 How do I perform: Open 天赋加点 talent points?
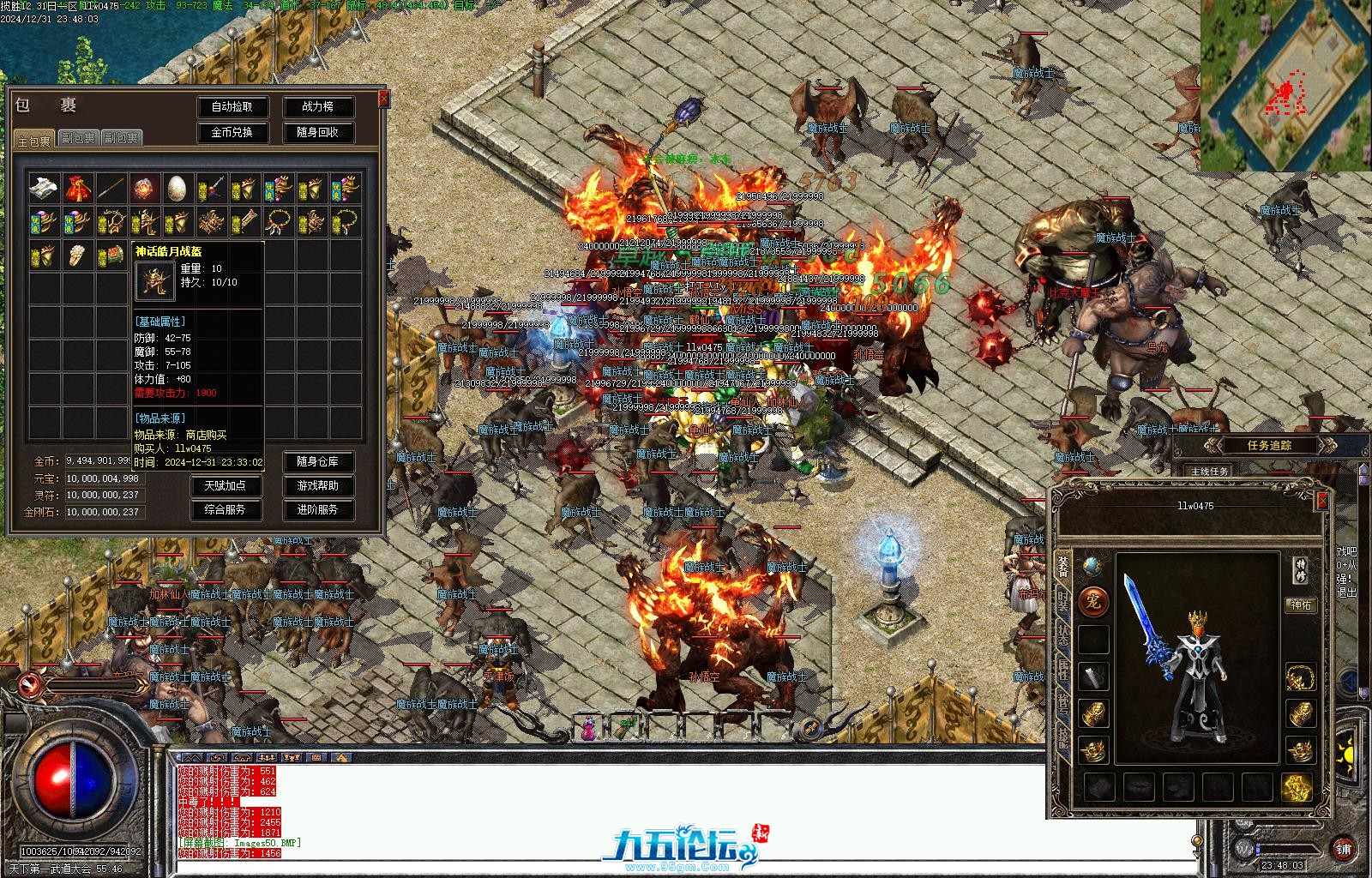(225, 485)
